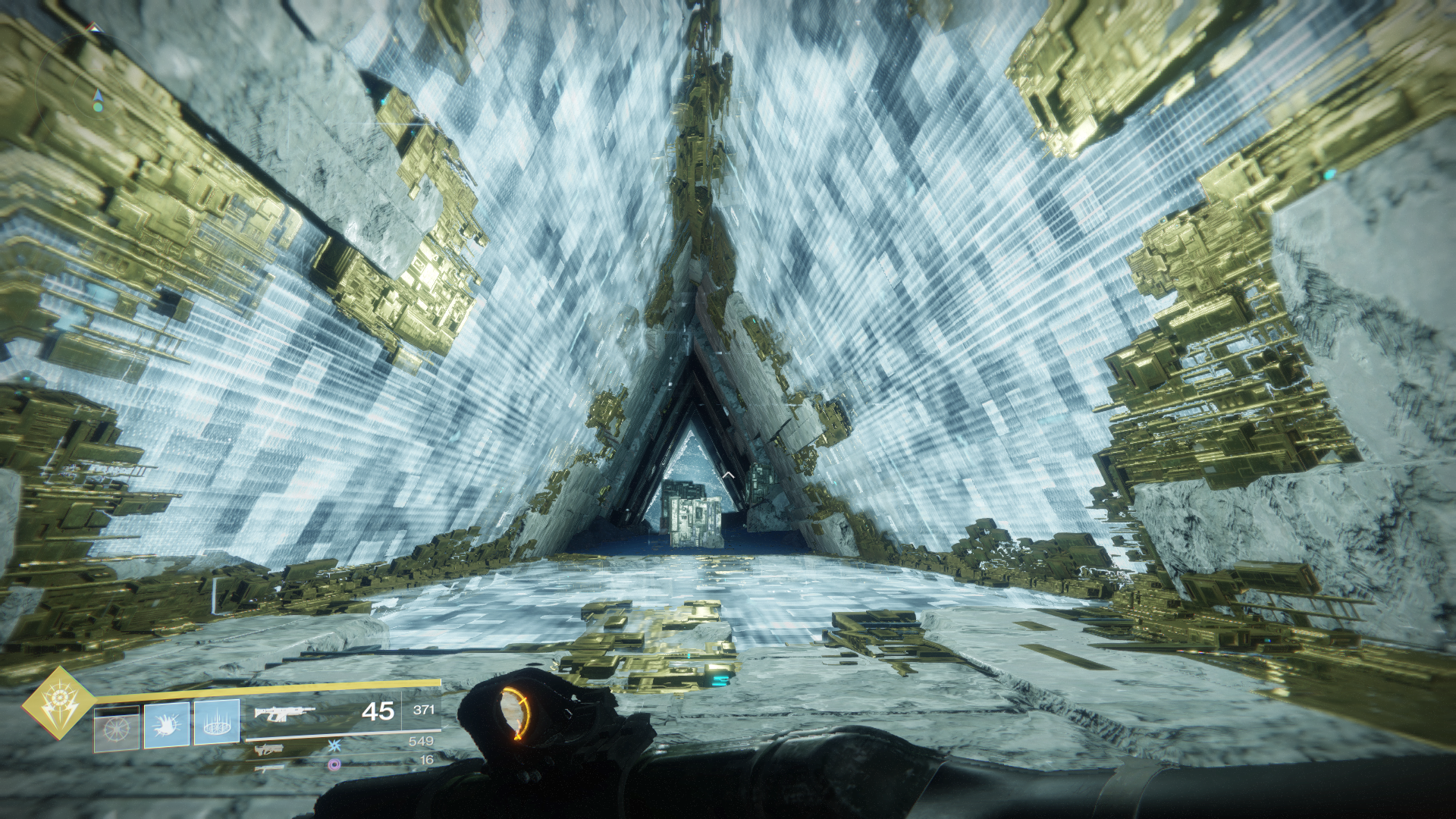Activate the golden diamond super ability icon

(59, 702)
